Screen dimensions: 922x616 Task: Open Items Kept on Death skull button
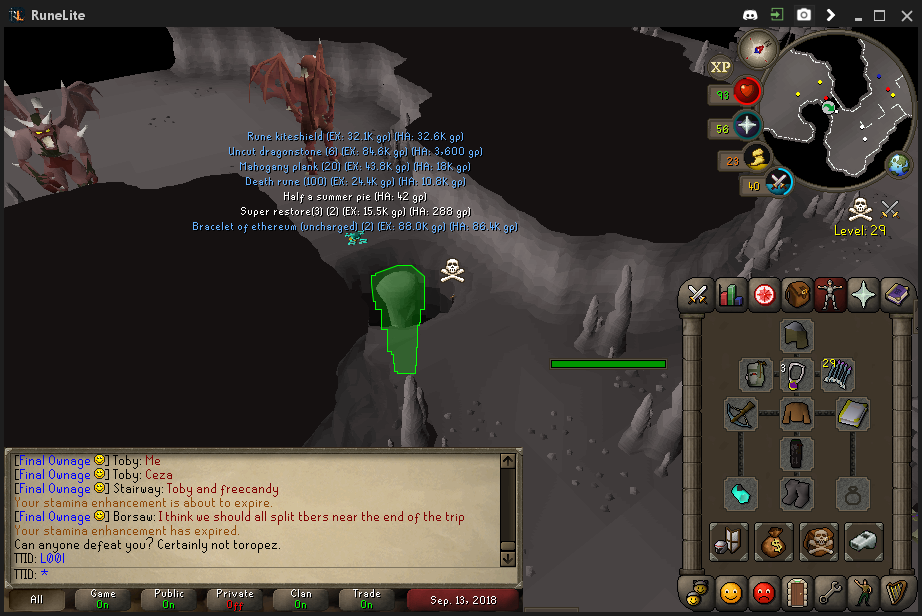coord(819,541)
